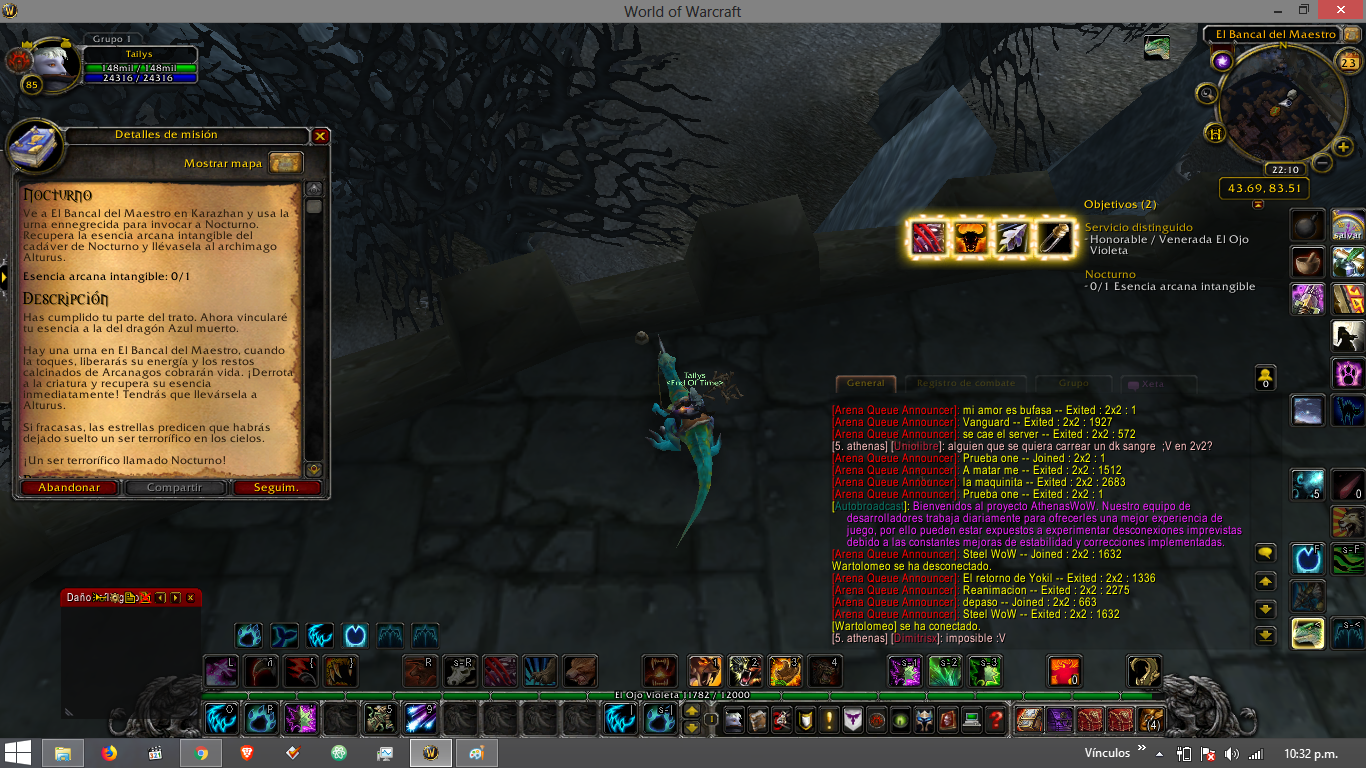Cancel the salvar buff icon

[x=1347, y=226]
